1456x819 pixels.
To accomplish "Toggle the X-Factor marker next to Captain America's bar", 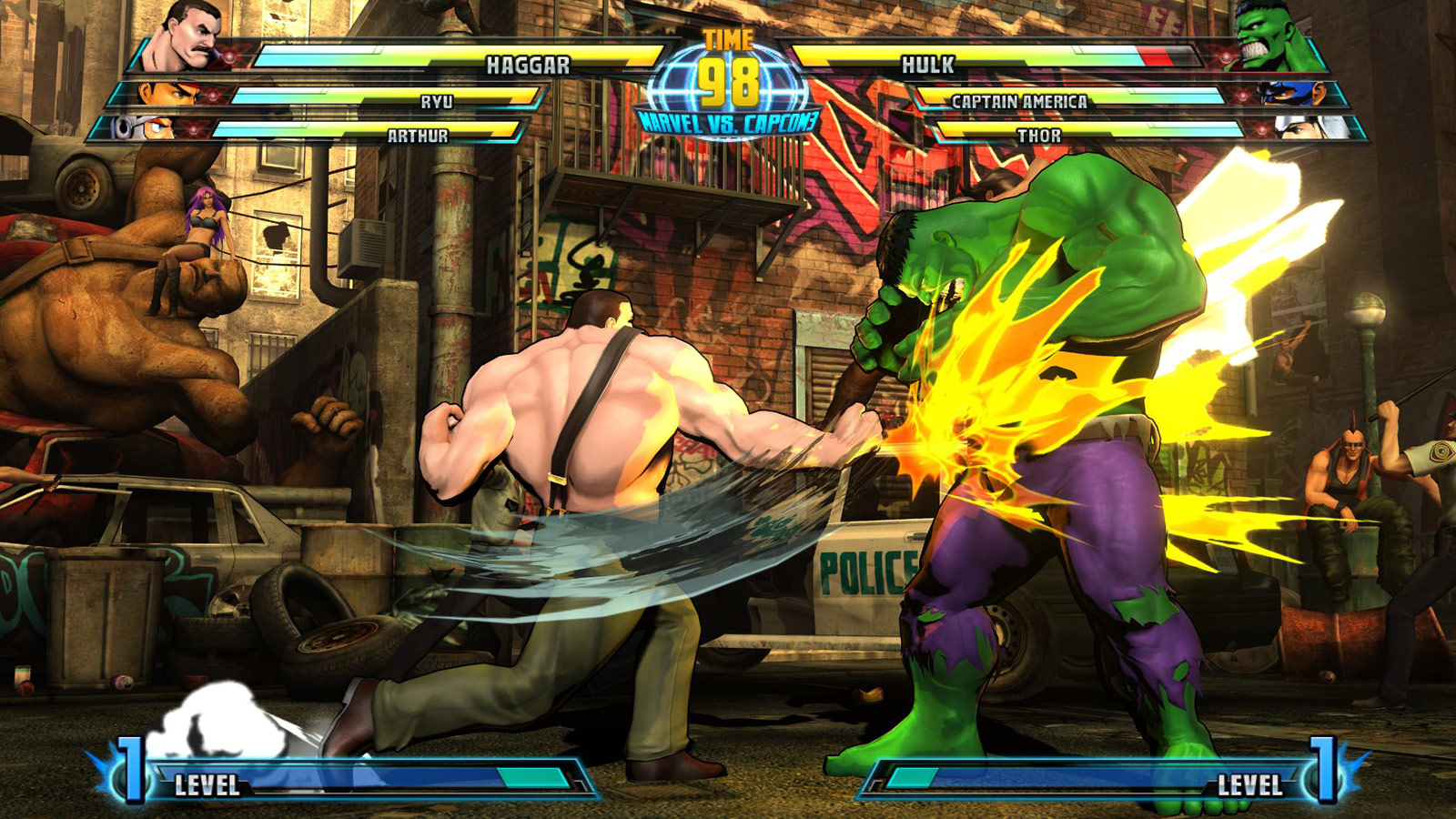I will coord(1242,96).
